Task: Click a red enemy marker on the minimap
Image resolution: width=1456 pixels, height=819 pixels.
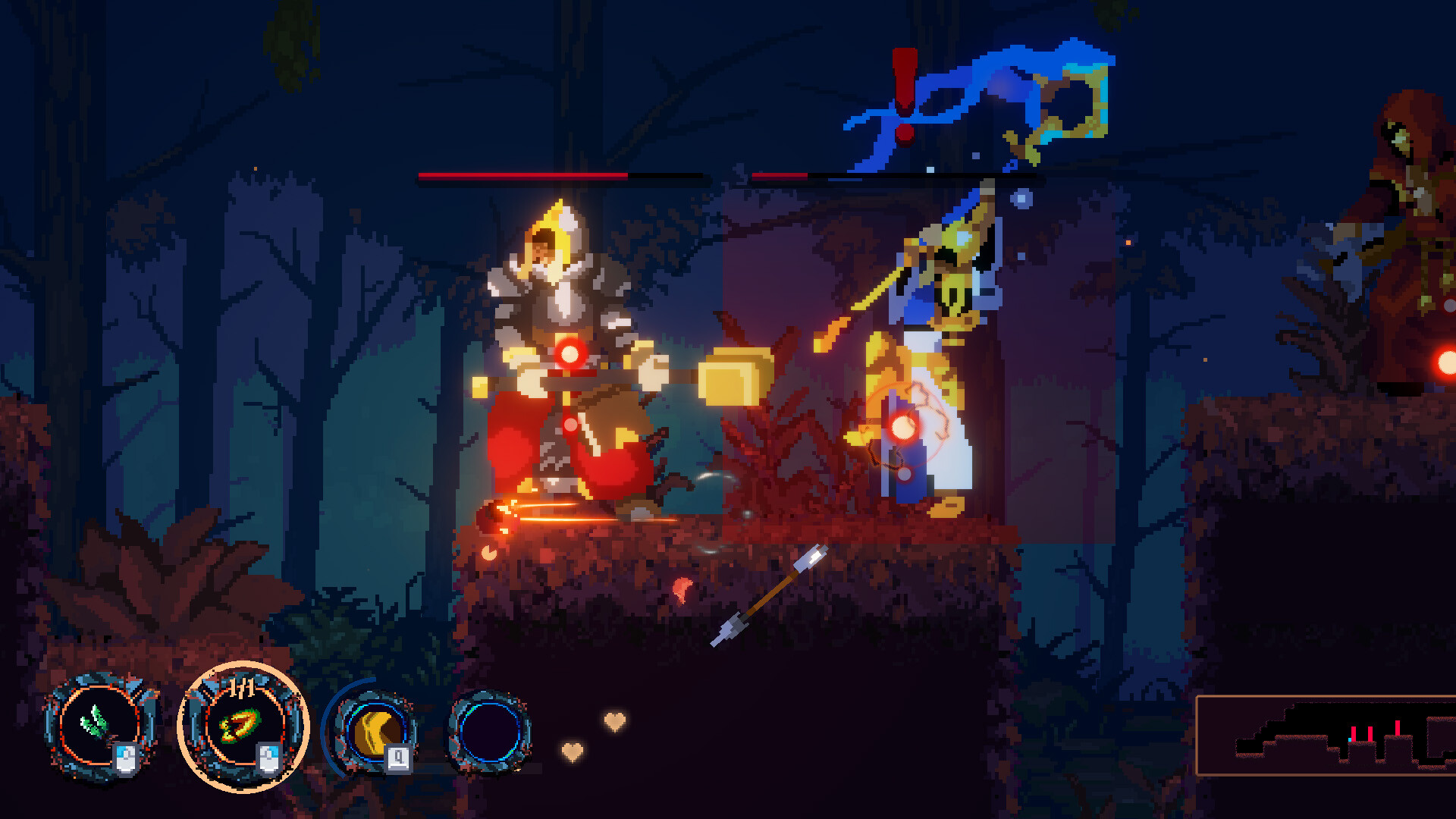Action: coord(1354,732)
